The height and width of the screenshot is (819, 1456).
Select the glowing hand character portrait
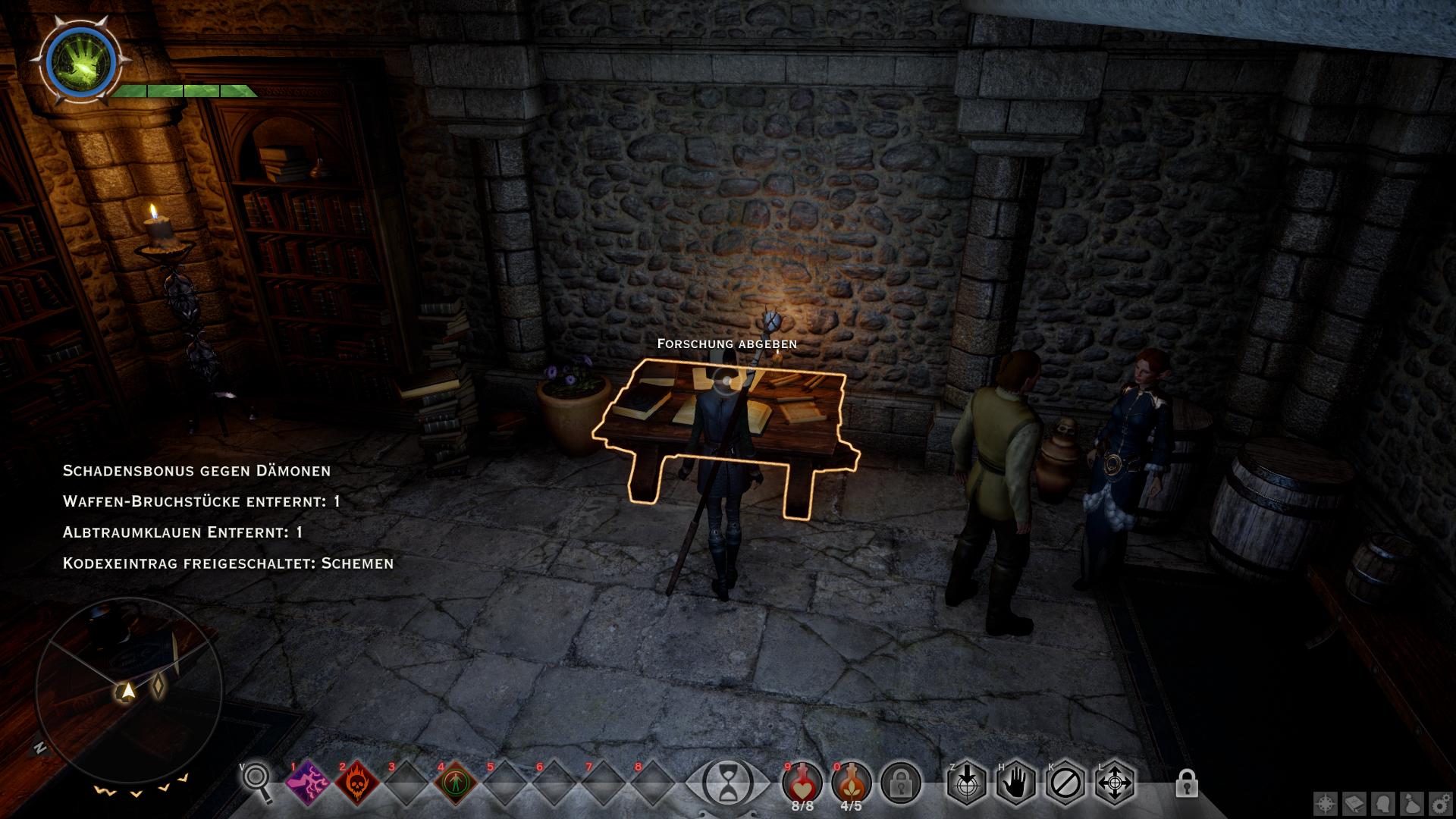(x=80, y=61)
